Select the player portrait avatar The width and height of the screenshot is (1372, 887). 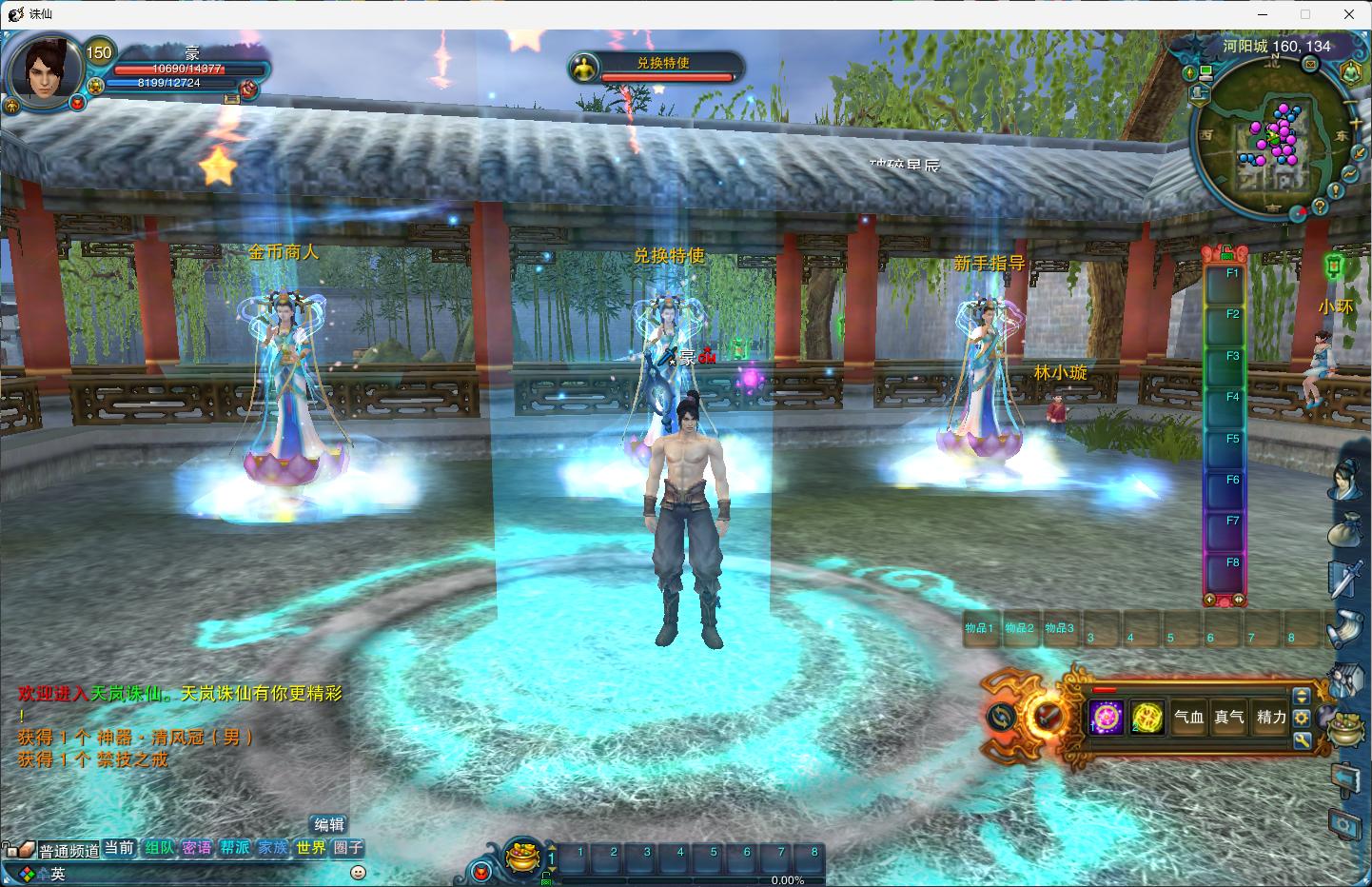44,70
